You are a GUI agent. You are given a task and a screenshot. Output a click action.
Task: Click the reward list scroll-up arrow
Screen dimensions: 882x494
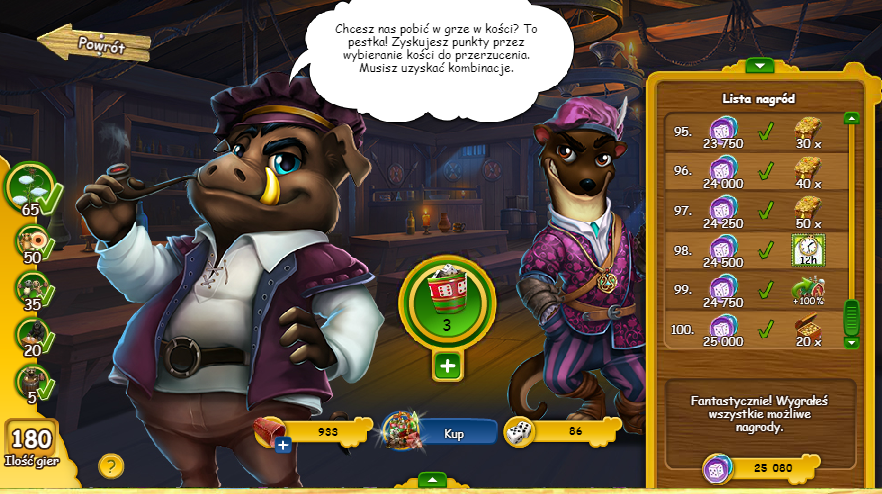coord(851,118)
